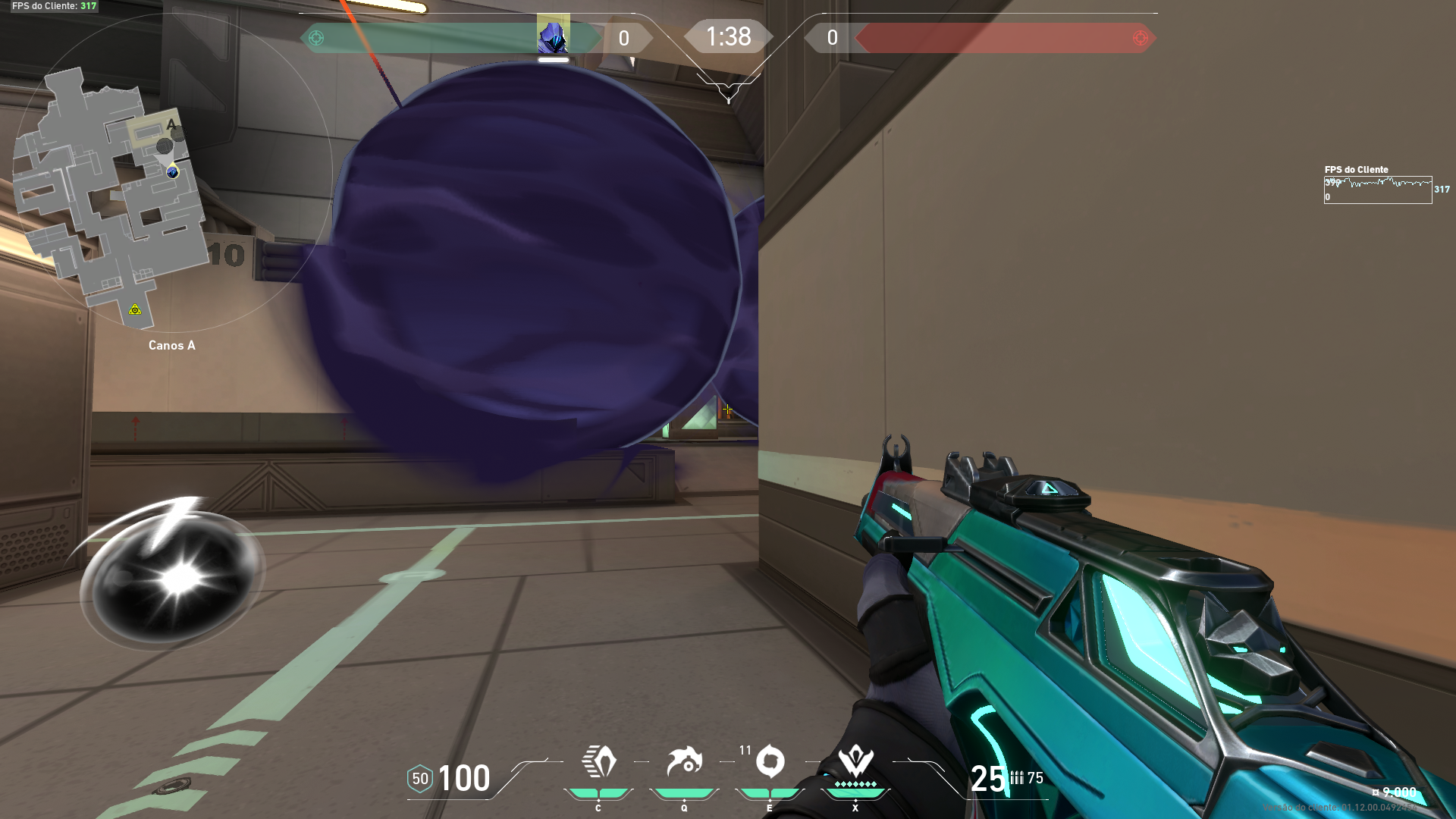This screenshot has width=1456, height=819.
Task: Click the Canos A location label
Action: [x=171, y=345]
